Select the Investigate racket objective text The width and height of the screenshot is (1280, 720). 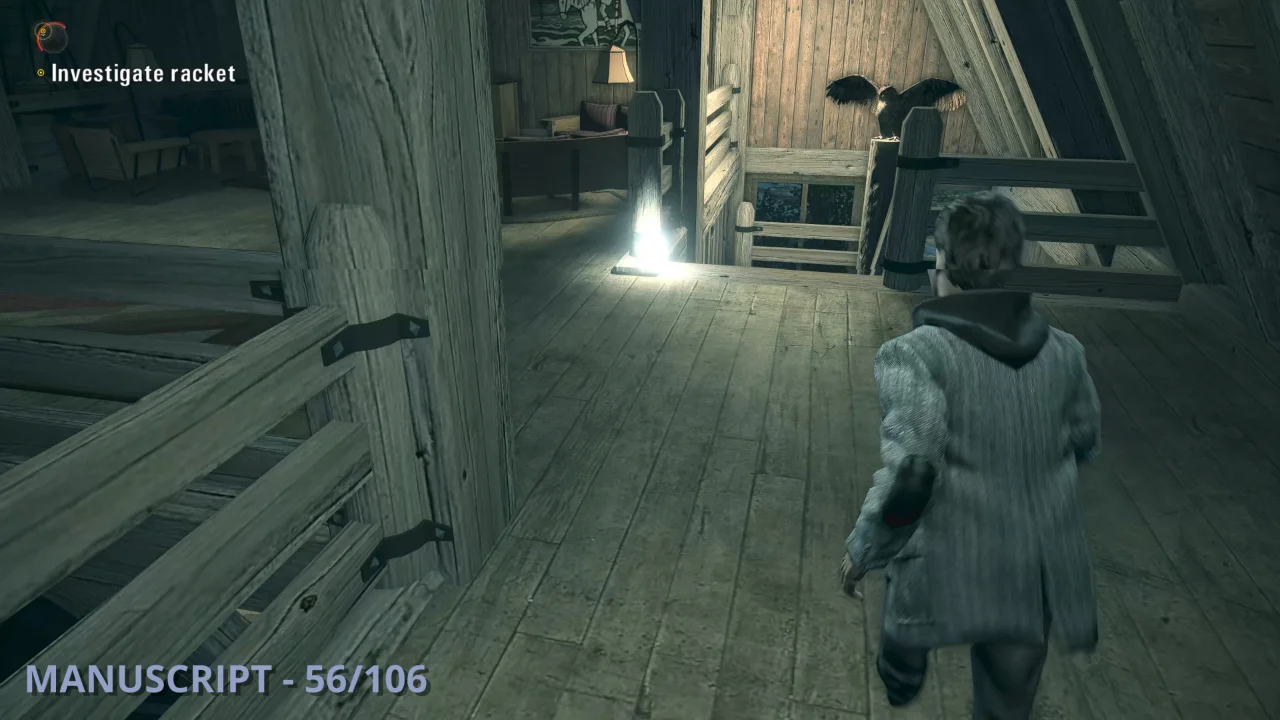[143, 73]
